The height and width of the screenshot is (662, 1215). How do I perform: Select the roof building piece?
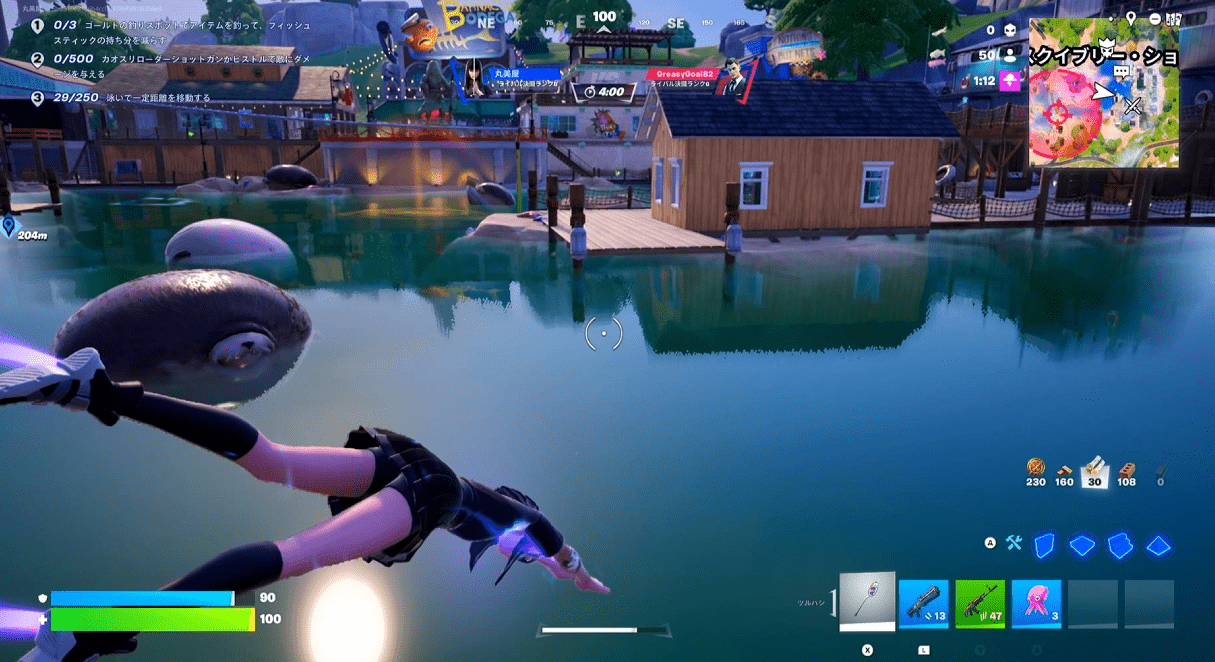point(1158,545)
